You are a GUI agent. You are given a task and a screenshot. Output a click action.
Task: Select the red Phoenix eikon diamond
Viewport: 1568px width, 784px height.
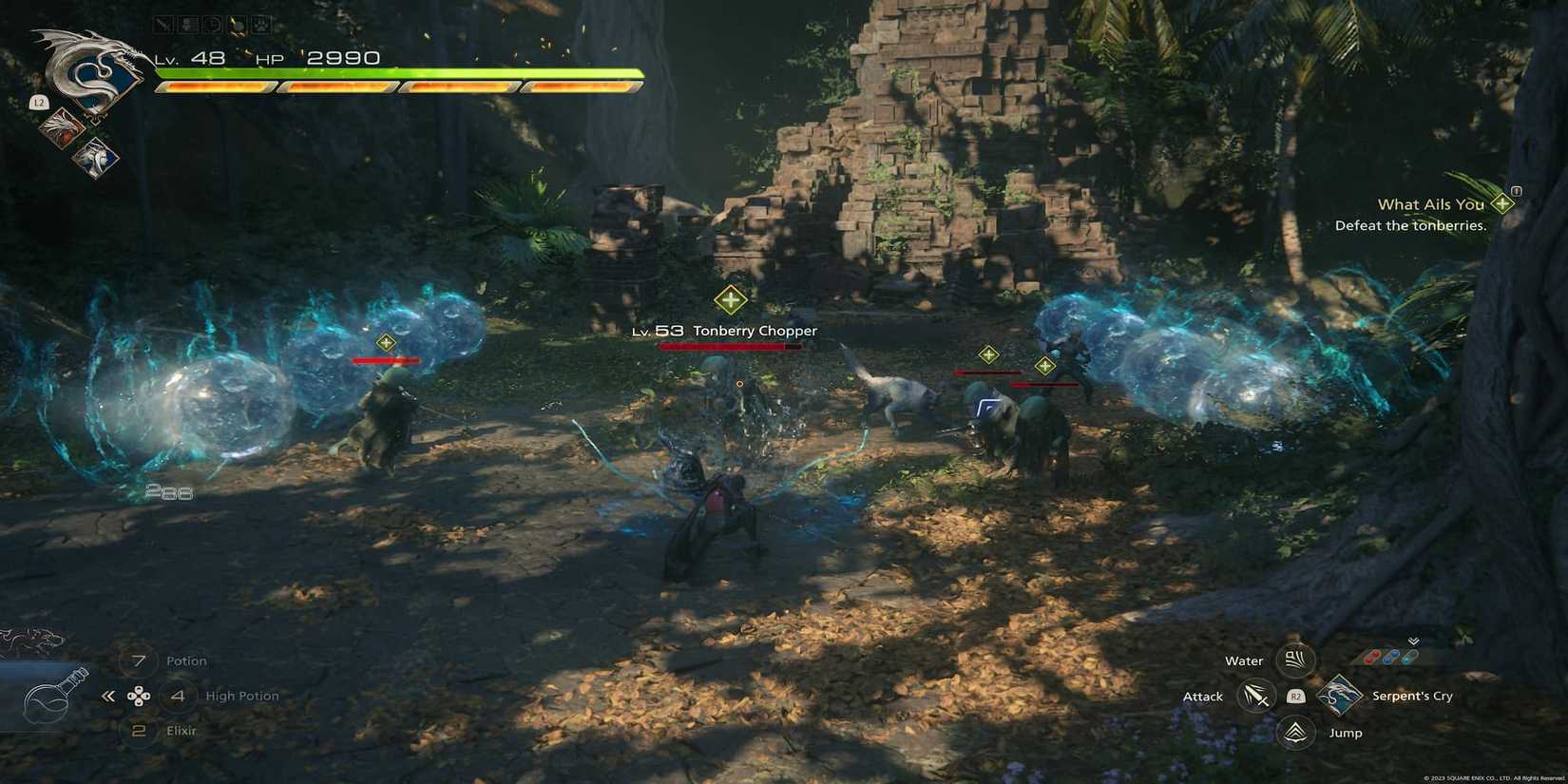pyautogui.click(x=61, y=127)
